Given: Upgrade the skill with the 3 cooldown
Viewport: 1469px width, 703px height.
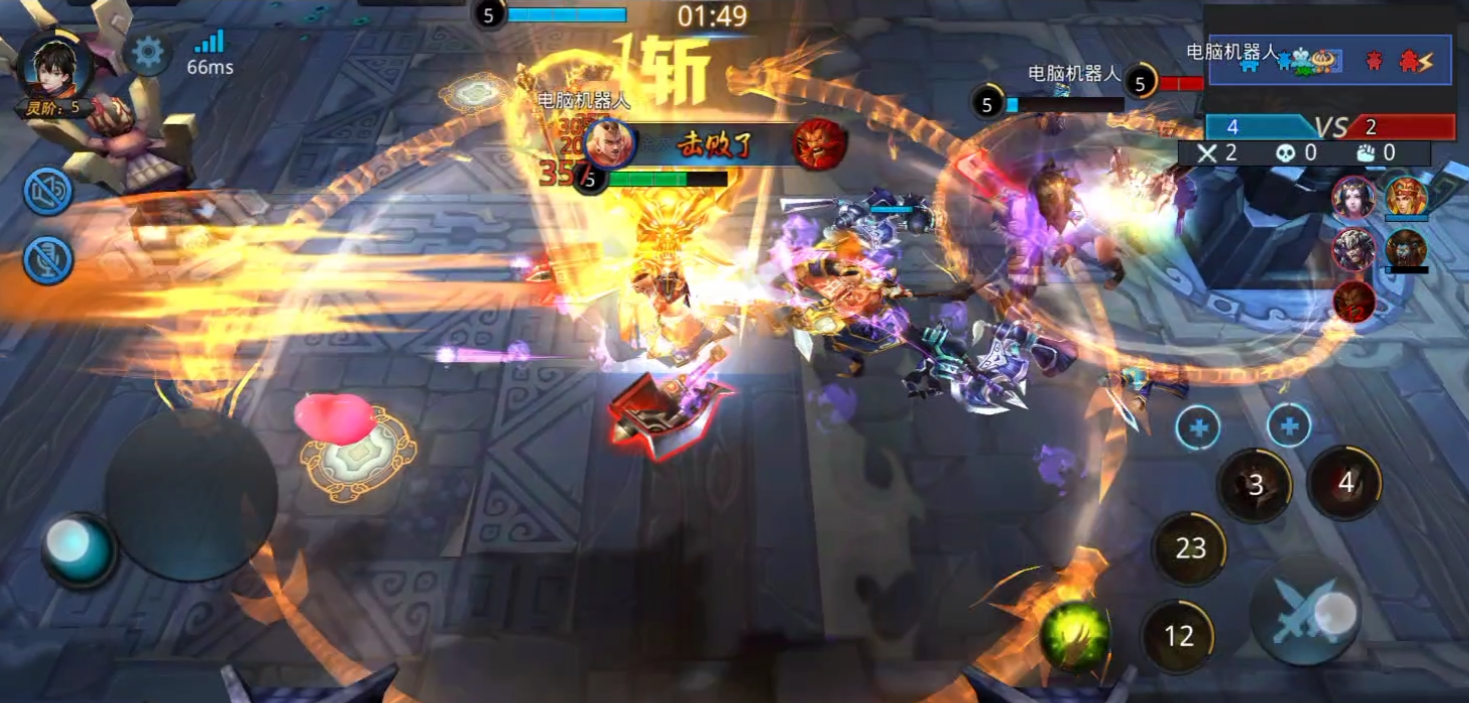Looking at the screenshot, I should coord(1198,428).
